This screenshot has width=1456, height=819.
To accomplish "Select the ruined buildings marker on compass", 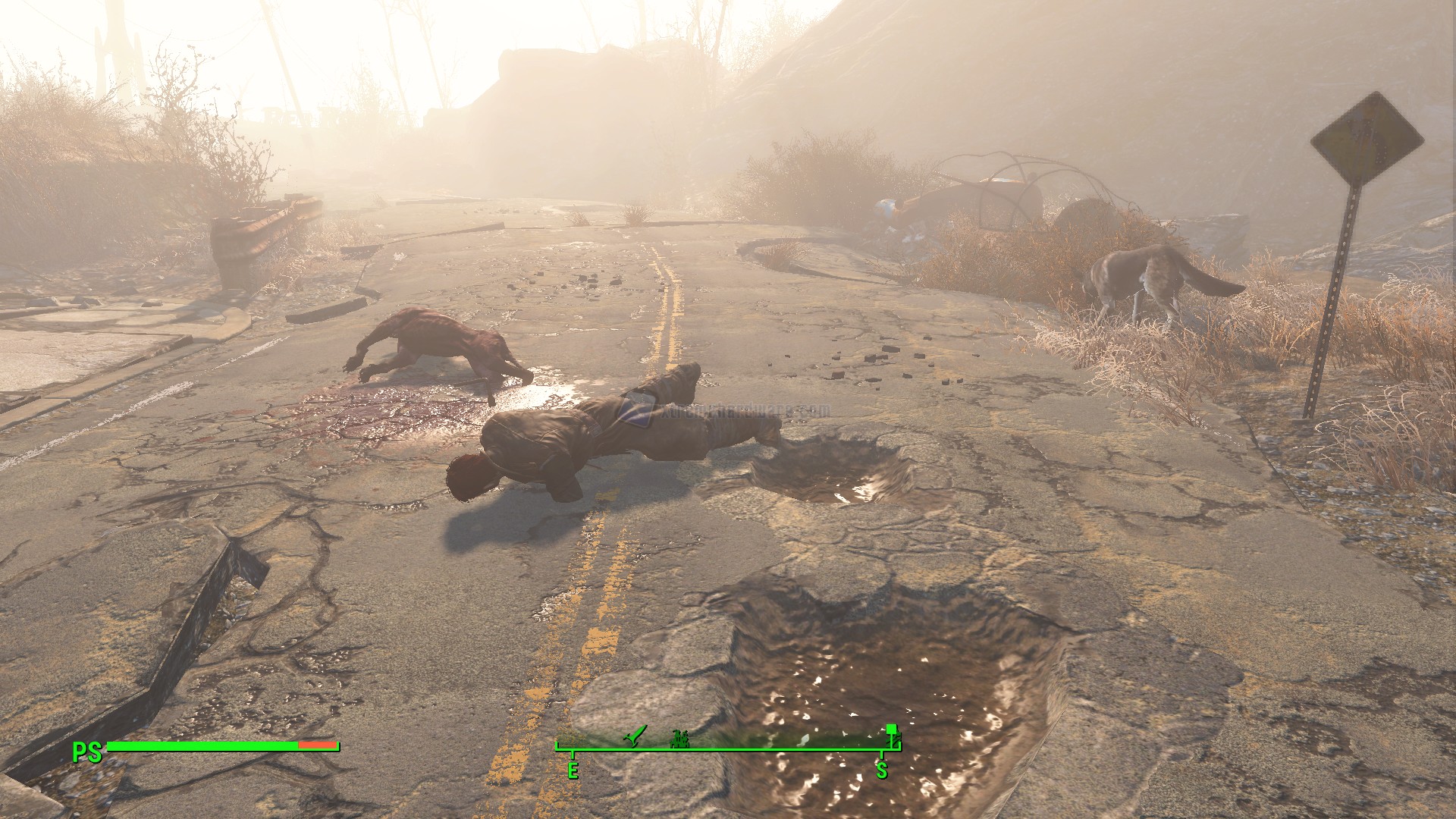I will click(679, 738).
